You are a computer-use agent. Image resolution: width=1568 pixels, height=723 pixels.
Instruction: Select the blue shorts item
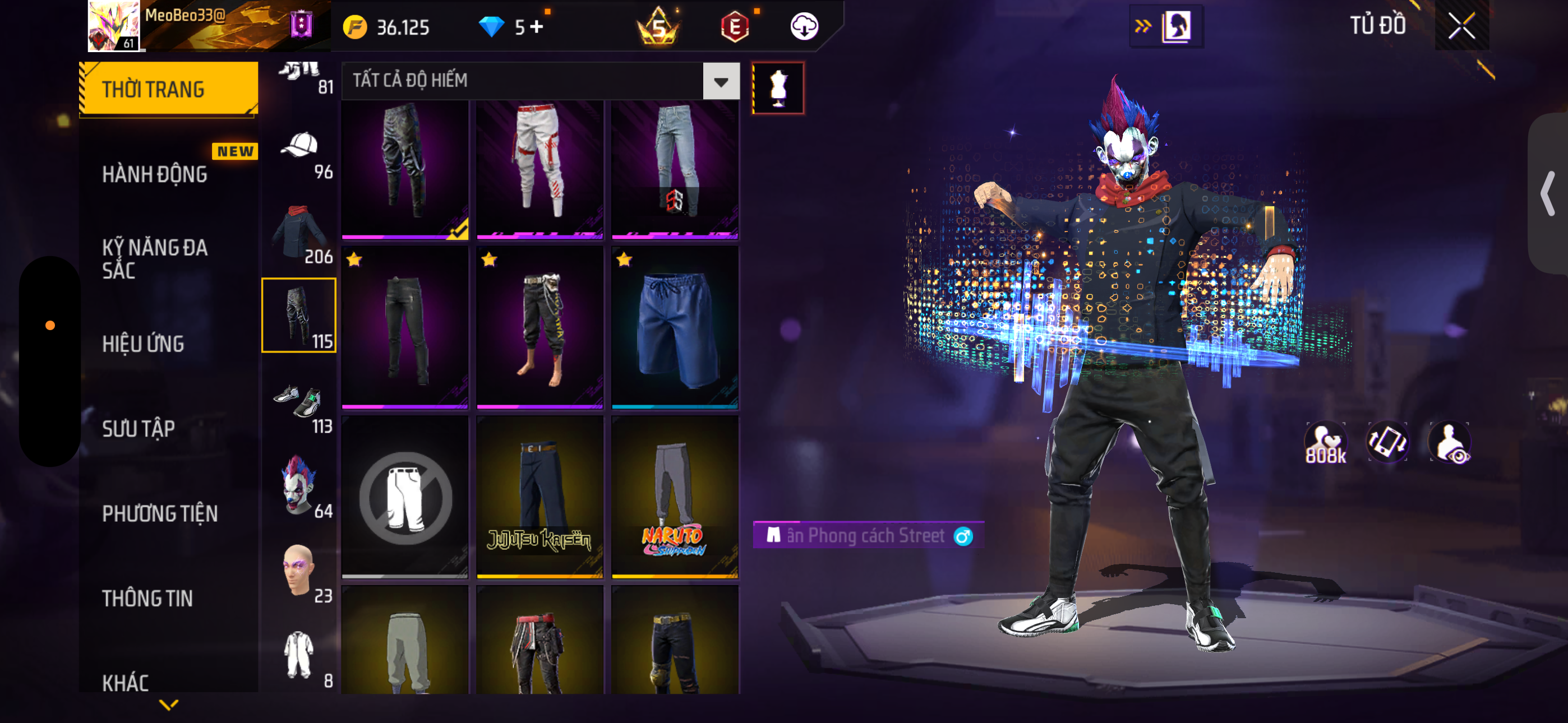click(675, 327)
